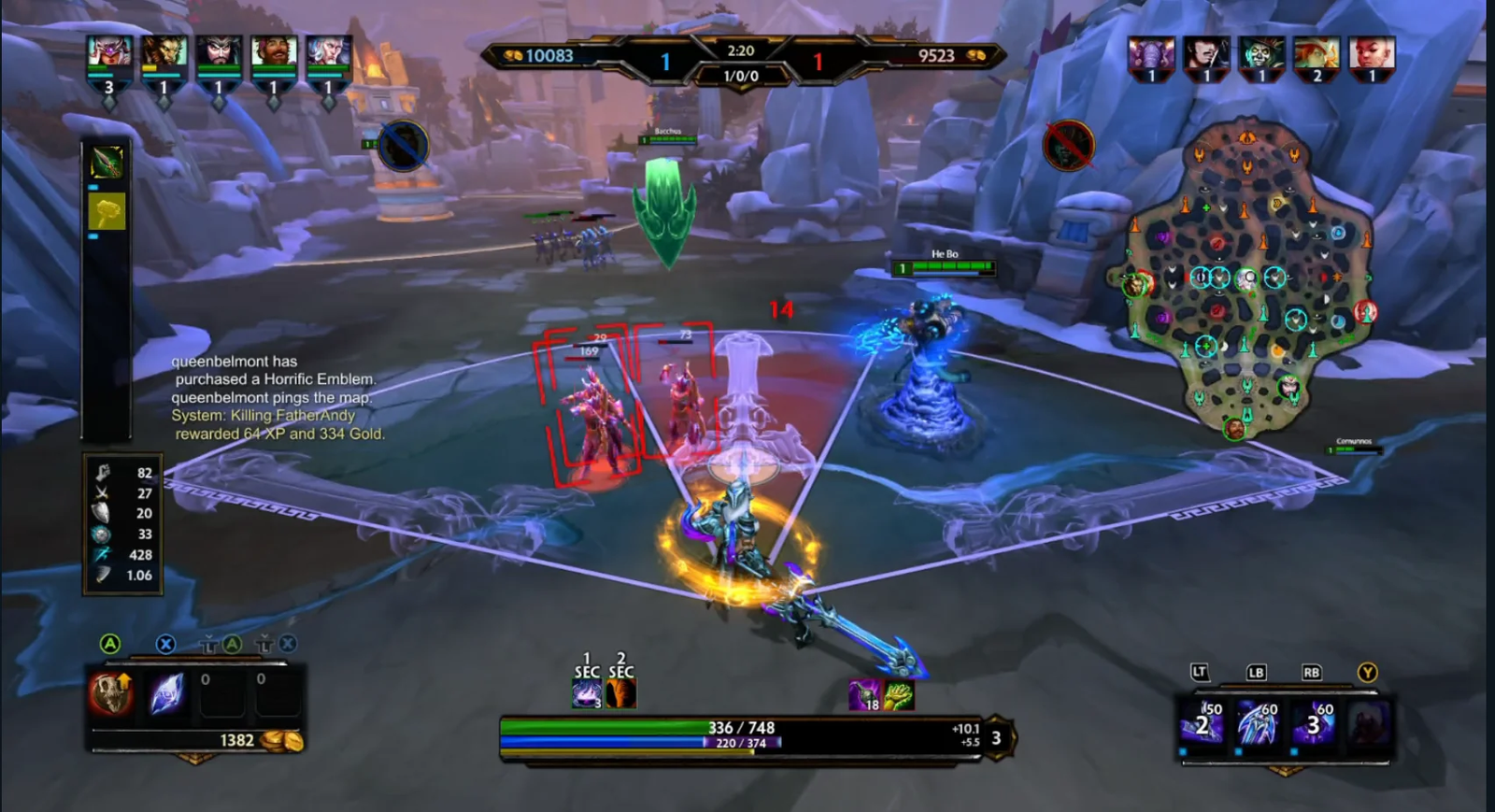The width and height of the screenshot is (1495, 812).
Task: Activate the middle lightning slash ability
Action: click(1257, 724)
